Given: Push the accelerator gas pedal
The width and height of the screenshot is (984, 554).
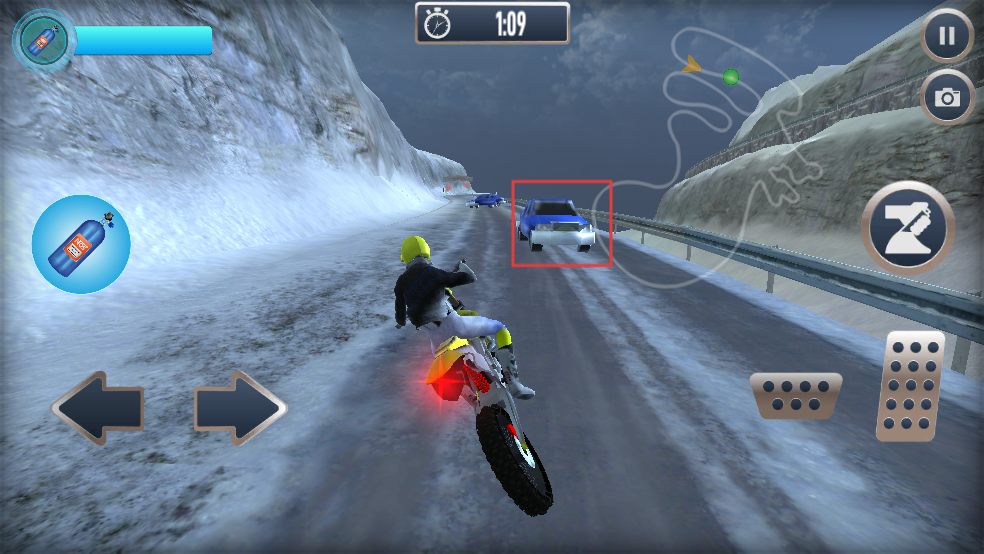Looking at the screenshot, I should click(x=910, y=386).
